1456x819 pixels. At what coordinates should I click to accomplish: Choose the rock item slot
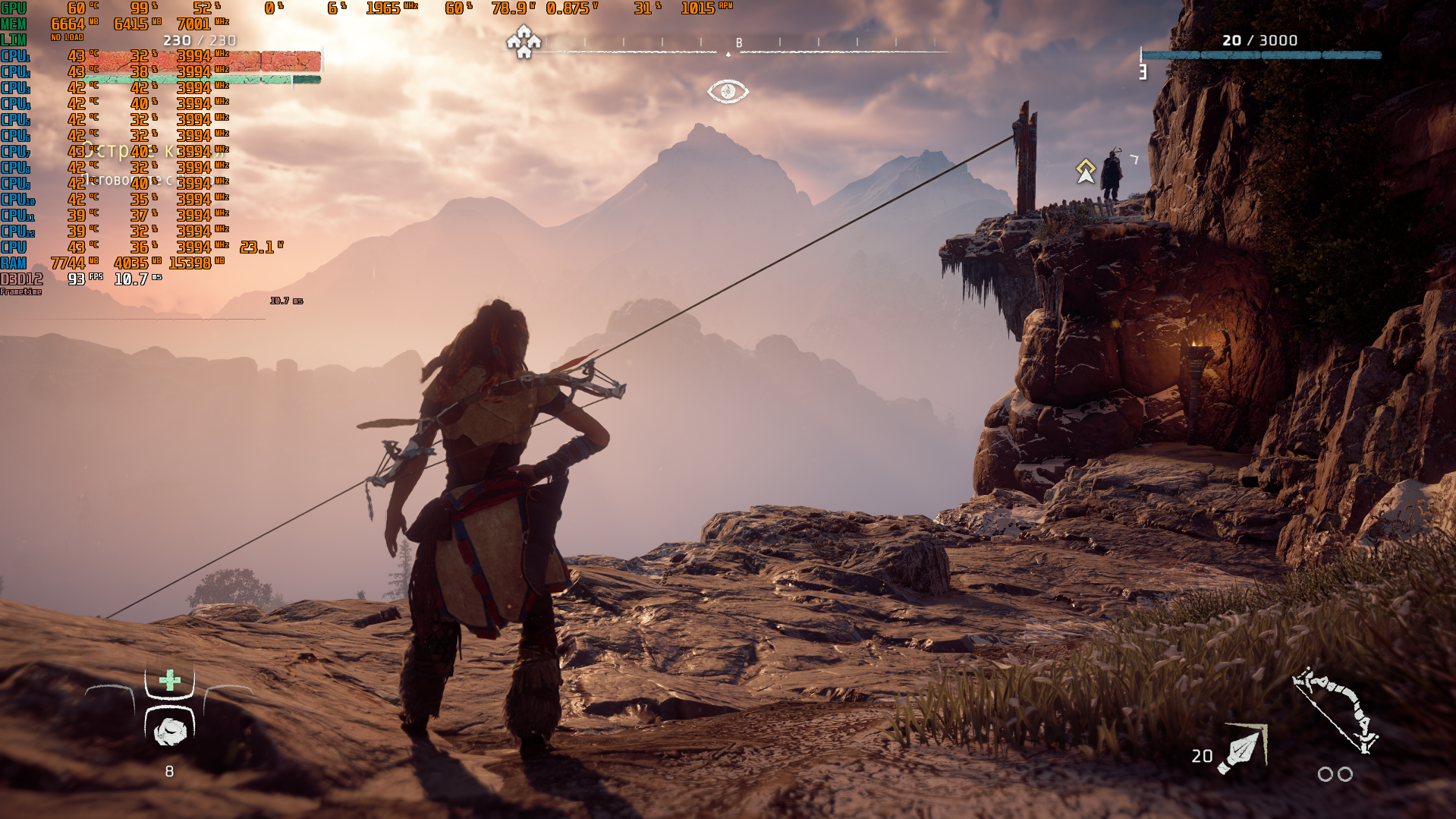pos(170,731)
